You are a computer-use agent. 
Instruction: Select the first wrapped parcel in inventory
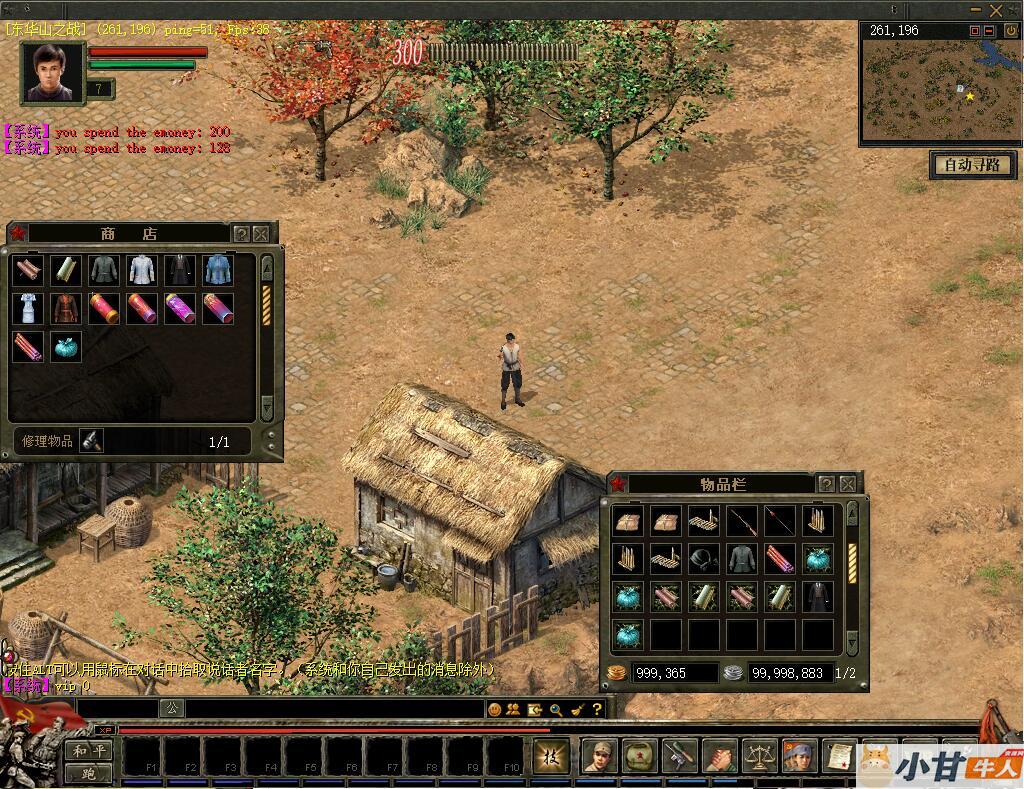click(x=628, y=521)
